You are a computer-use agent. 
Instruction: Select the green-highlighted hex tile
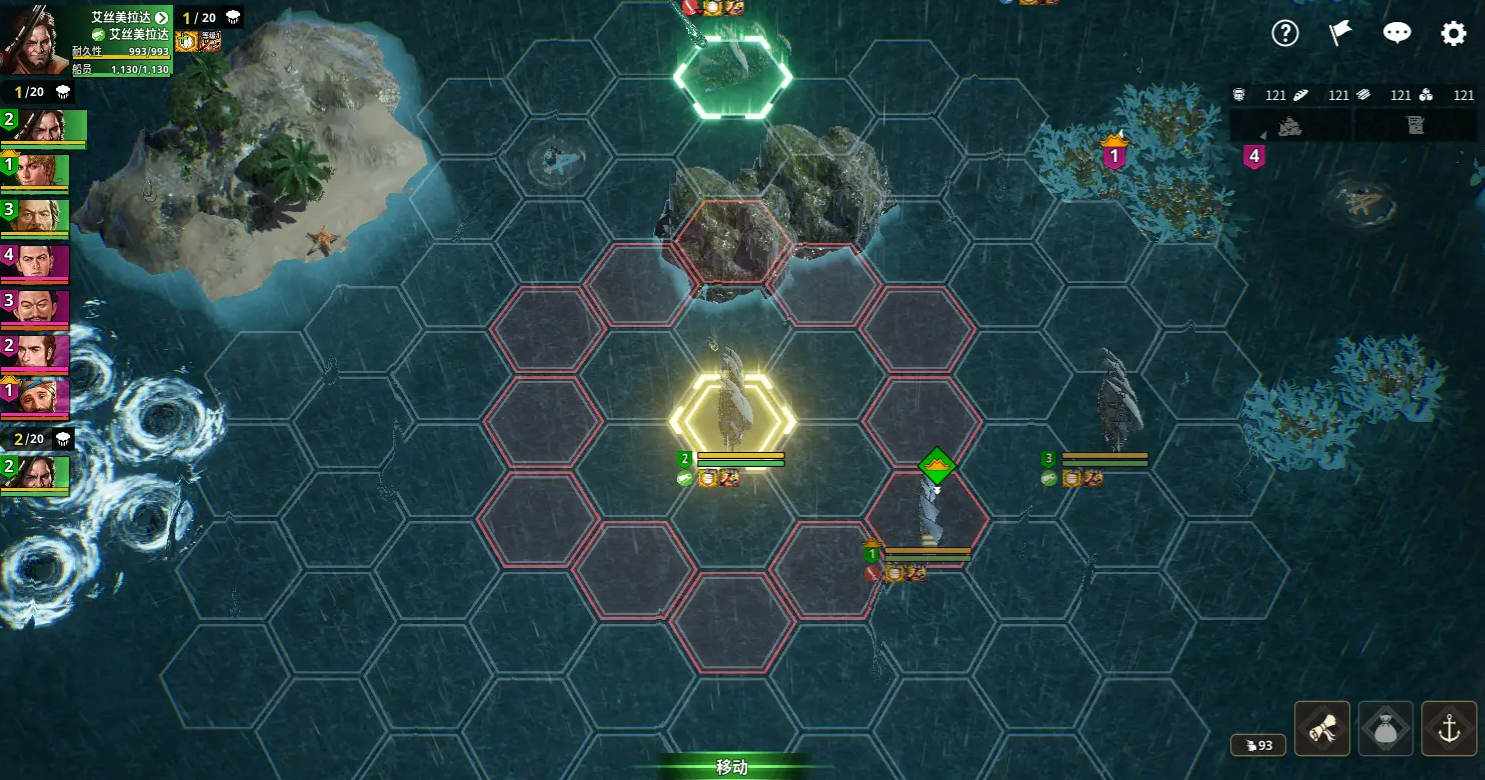pyautogui.click(x=733, y=76)
